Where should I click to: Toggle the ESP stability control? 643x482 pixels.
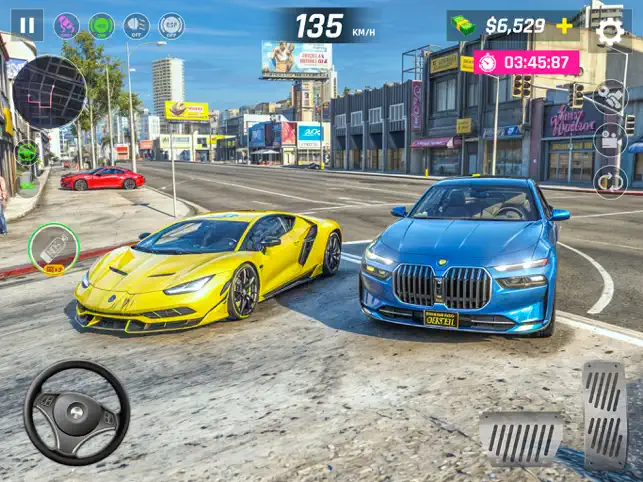171,26
